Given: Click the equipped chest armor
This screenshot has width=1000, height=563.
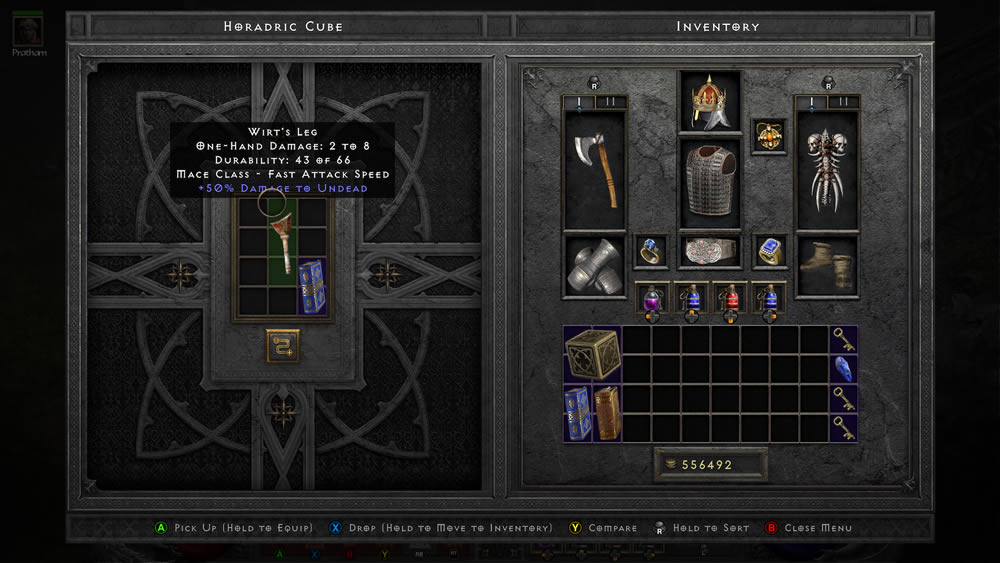Looking at the screenshot, I should 710,182.
